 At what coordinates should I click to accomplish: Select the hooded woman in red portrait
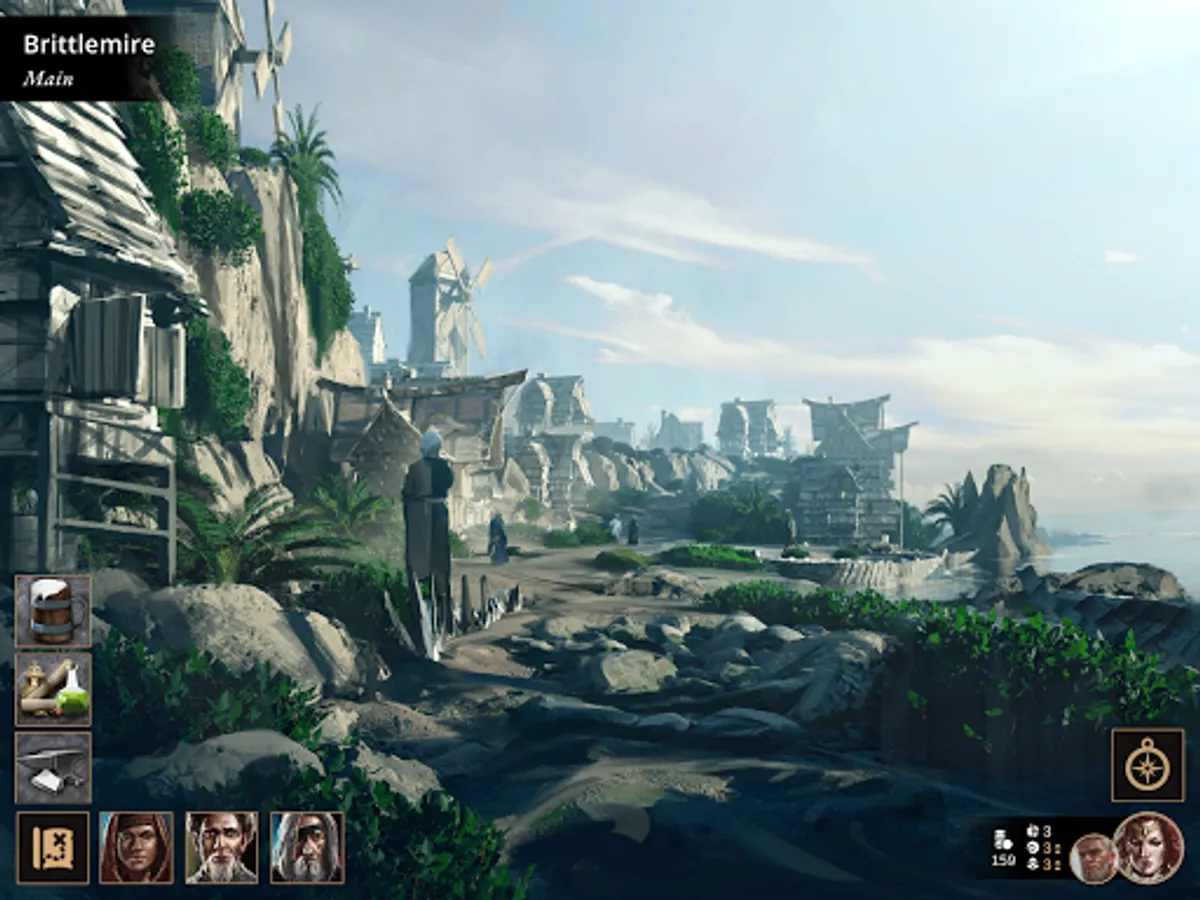click(x=136, y=847)
